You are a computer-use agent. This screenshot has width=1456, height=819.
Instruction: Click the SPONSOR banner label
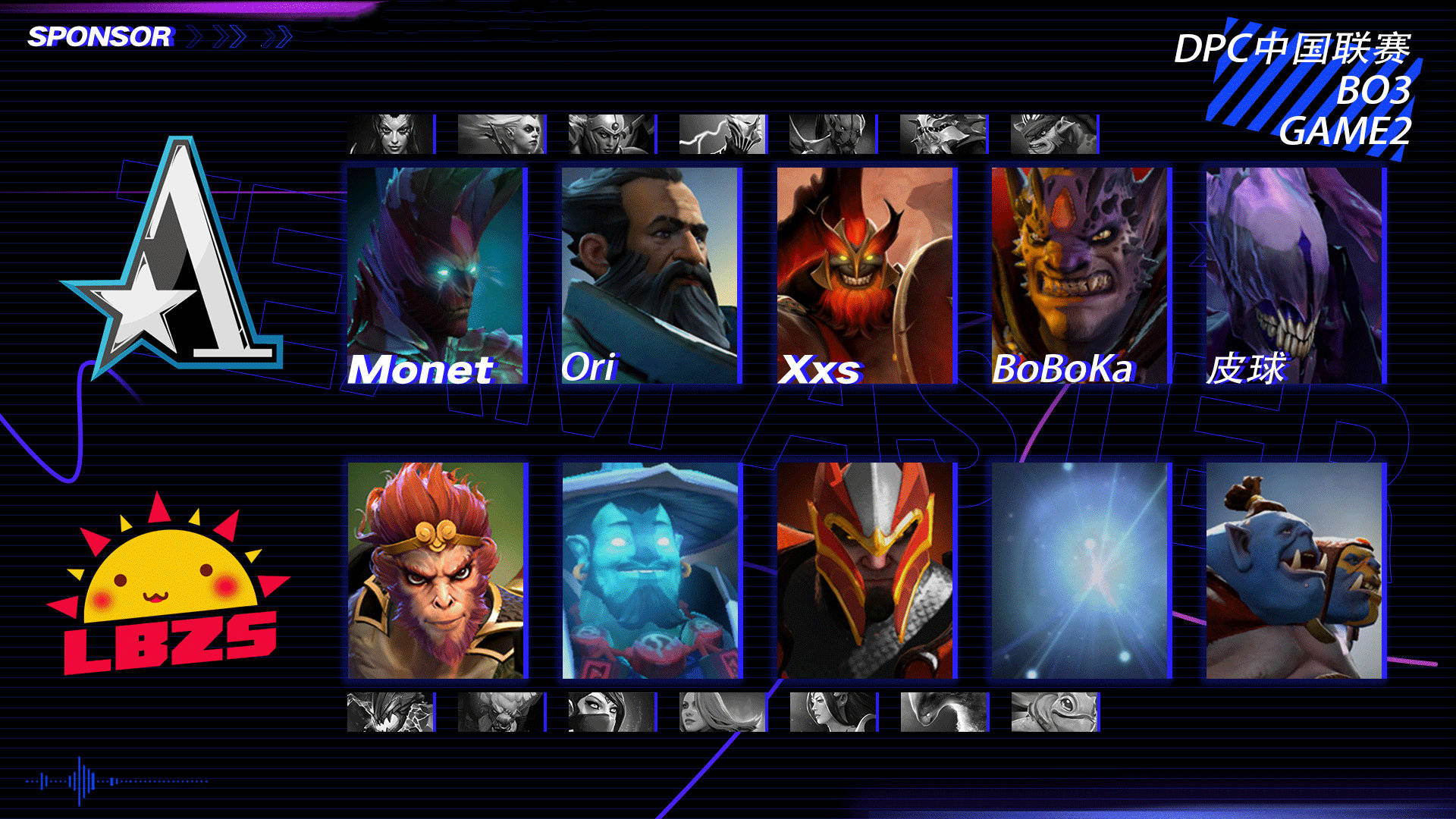(99, 36)
